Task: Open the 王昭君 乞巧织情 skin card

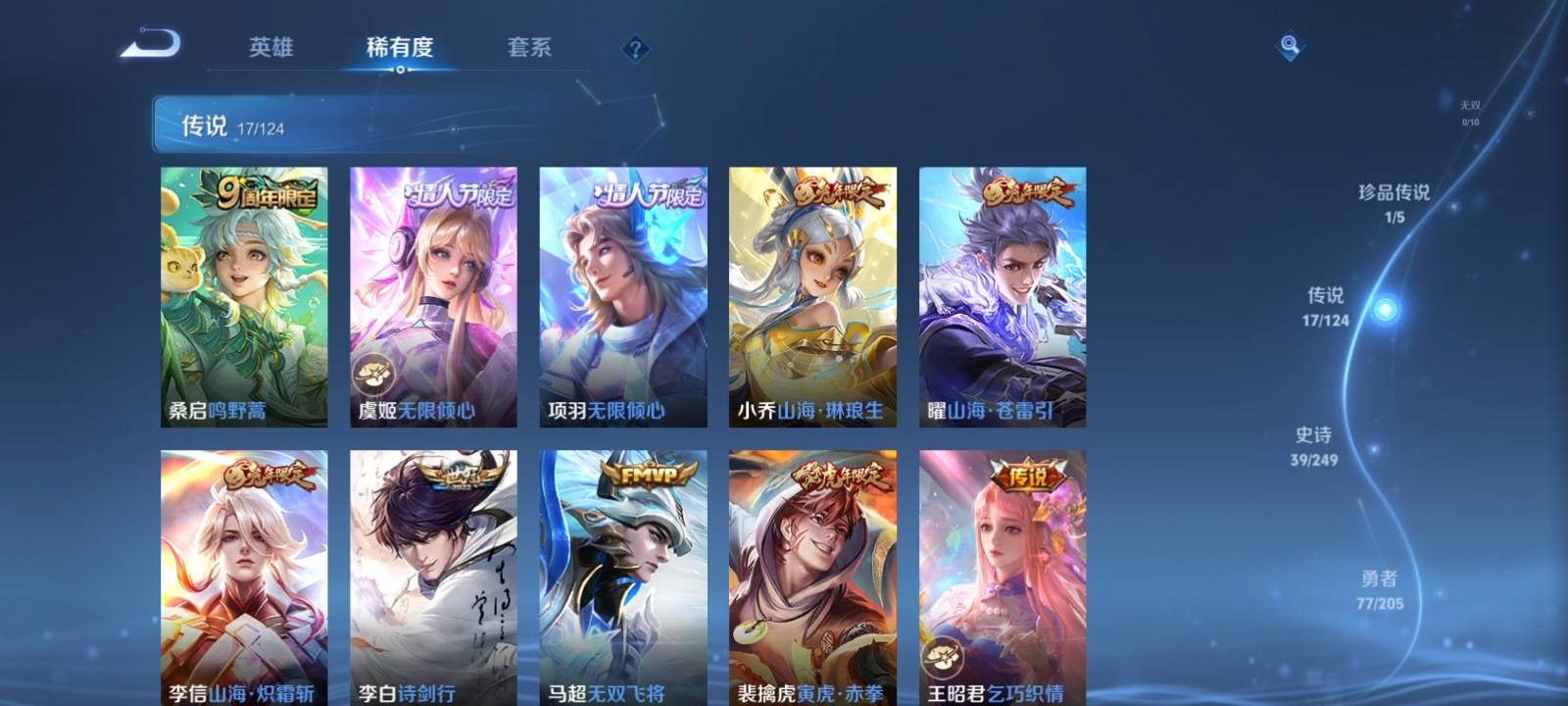Action: (x=1002, y=579)
